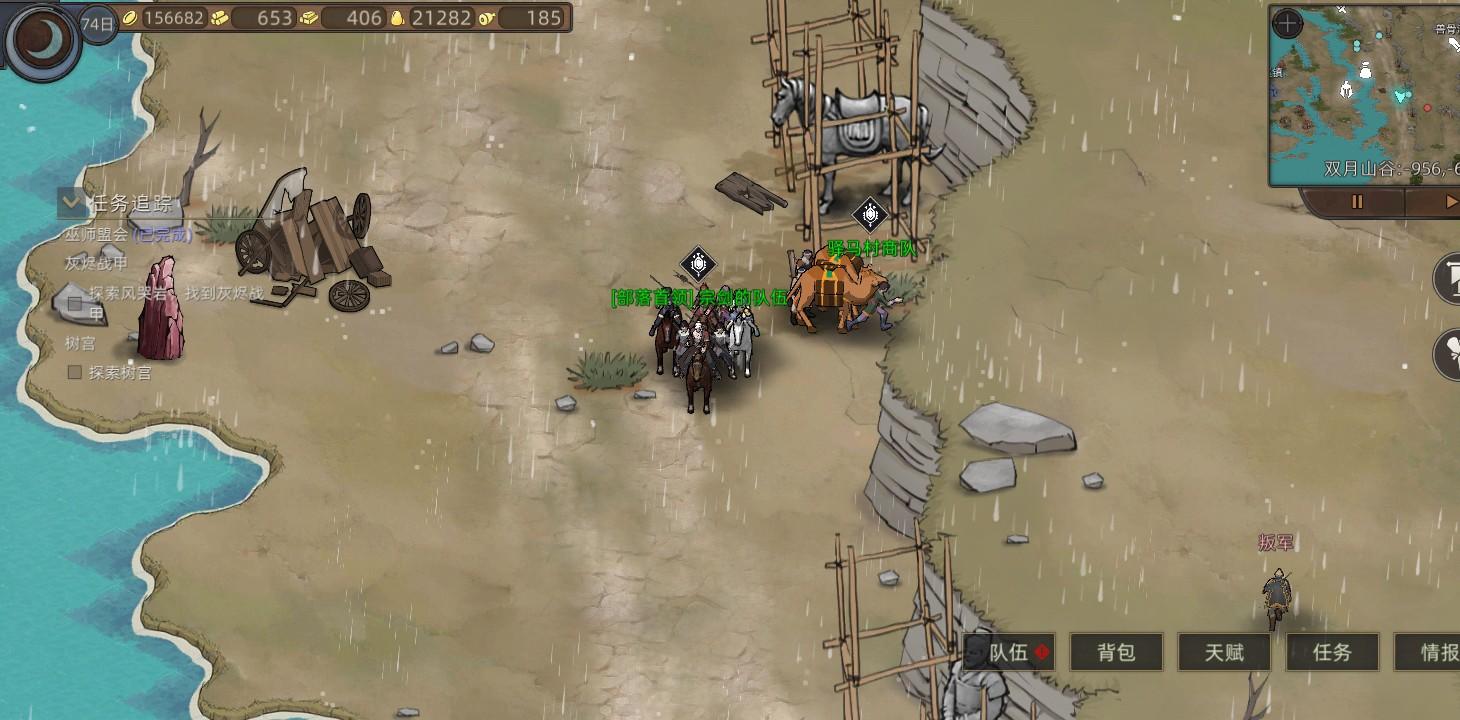
Task: Click the iron ingot resource icon
Action: tap(311, 18)
